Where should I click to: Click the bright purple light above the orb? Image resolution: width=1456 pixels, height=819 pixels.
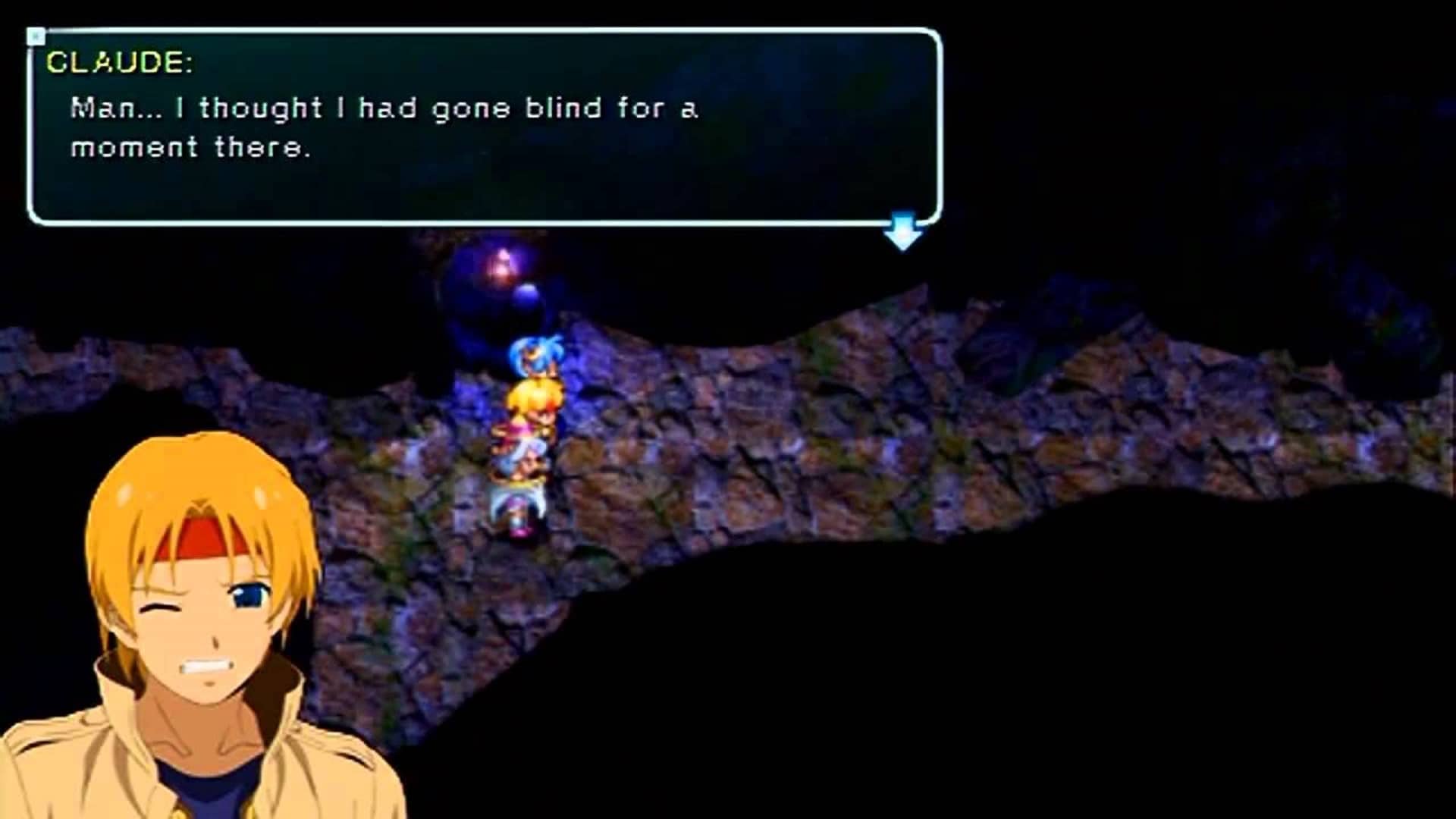500,262
